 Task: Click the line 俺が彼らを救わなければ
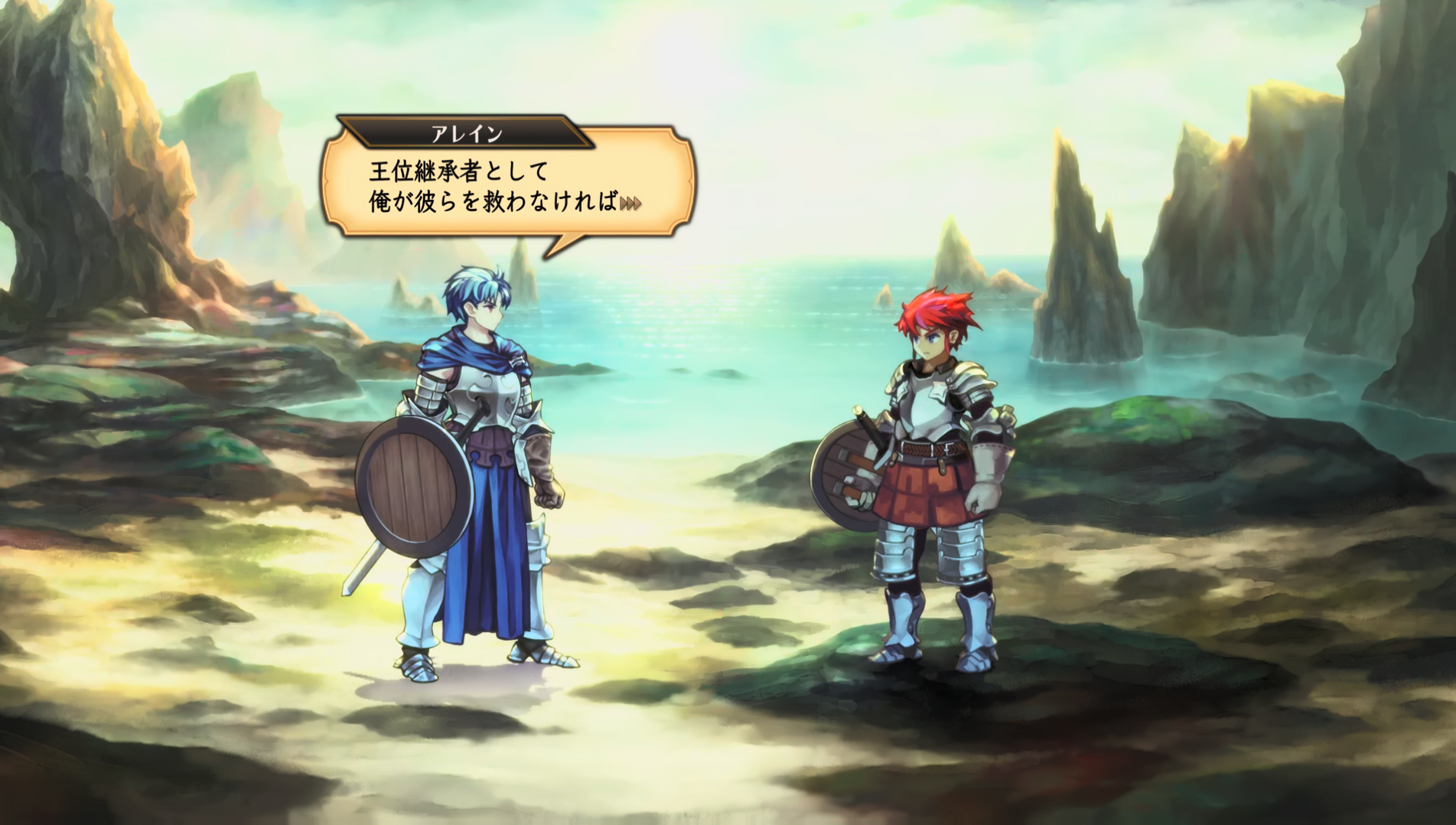pos(490,203)
